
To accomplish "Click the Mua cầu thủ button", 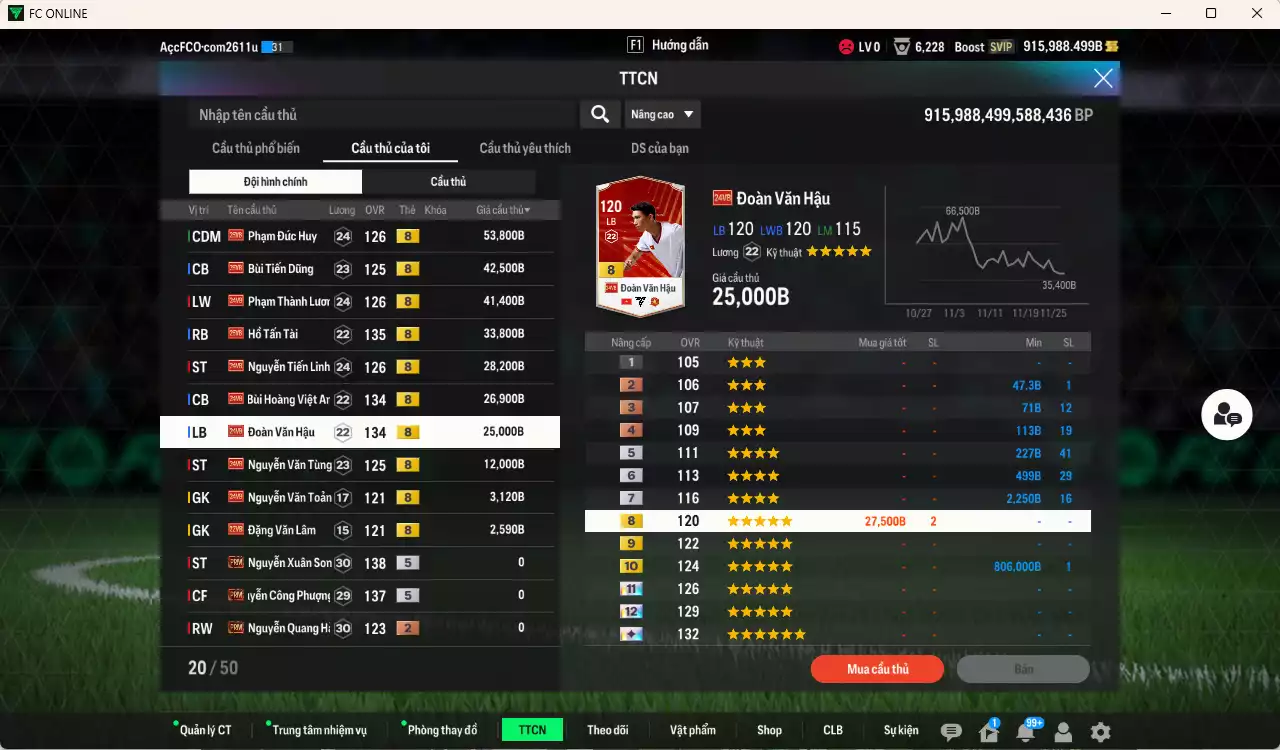I will click(877, 669).
